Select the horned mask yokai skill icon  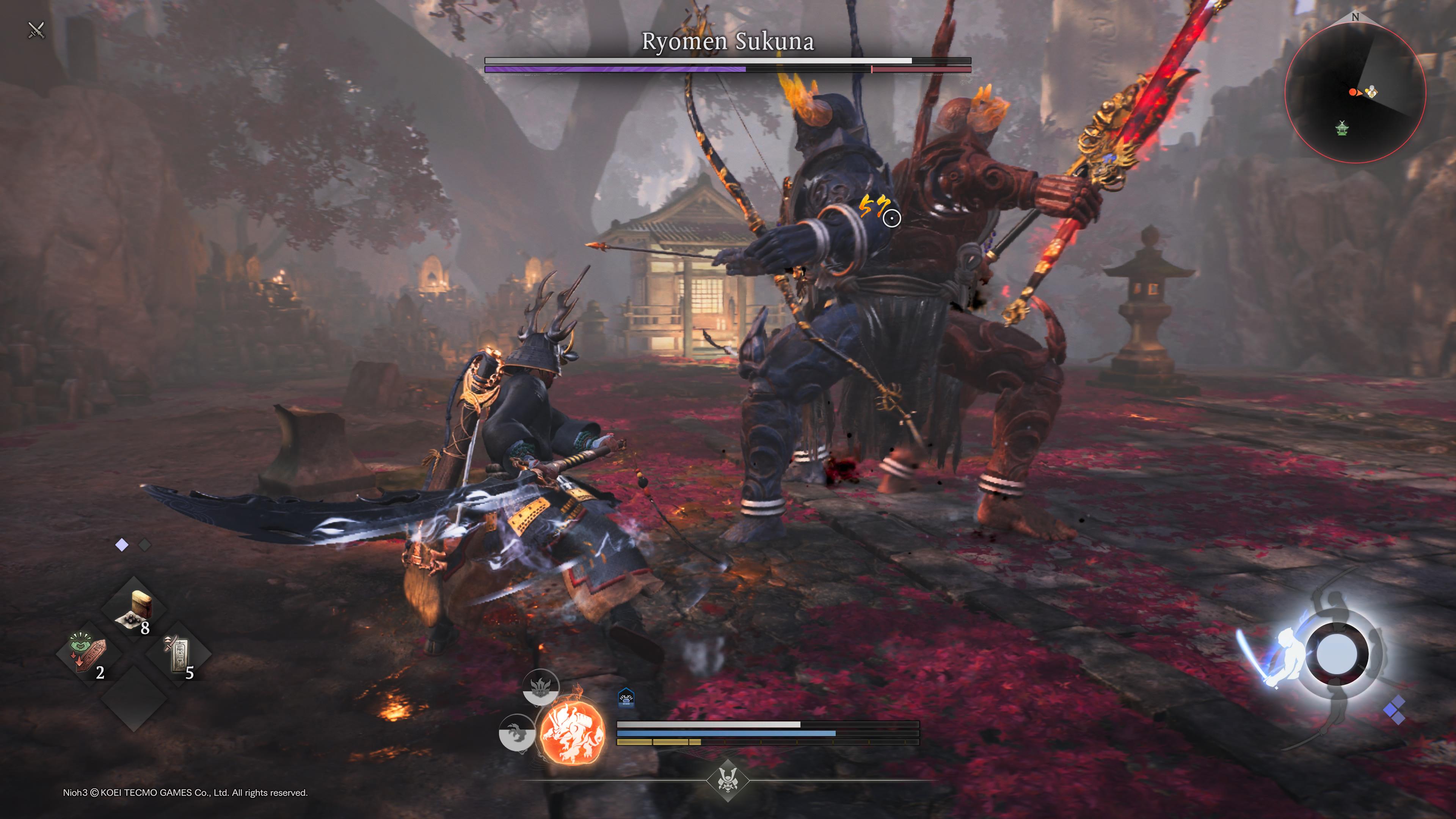[540, 687]
